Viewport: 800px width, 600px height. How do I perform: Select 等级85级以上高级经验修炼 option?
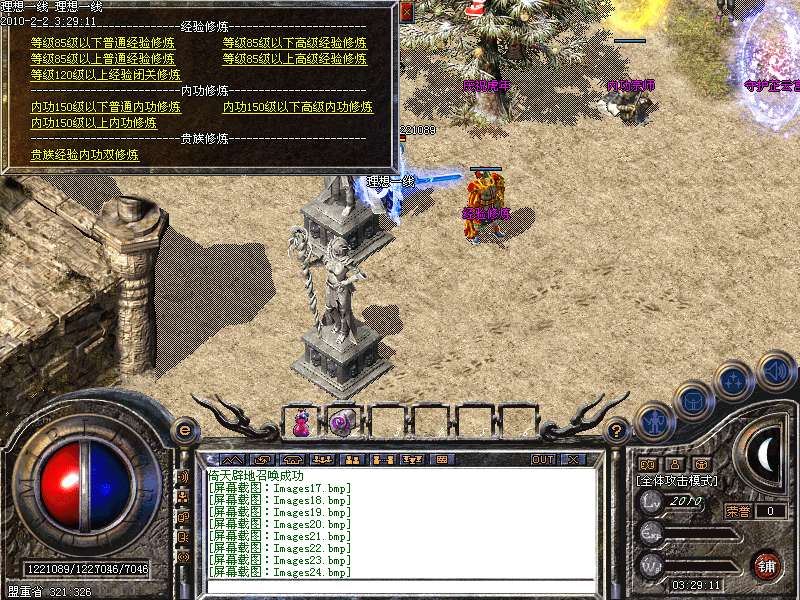click(x=294, y=59)
